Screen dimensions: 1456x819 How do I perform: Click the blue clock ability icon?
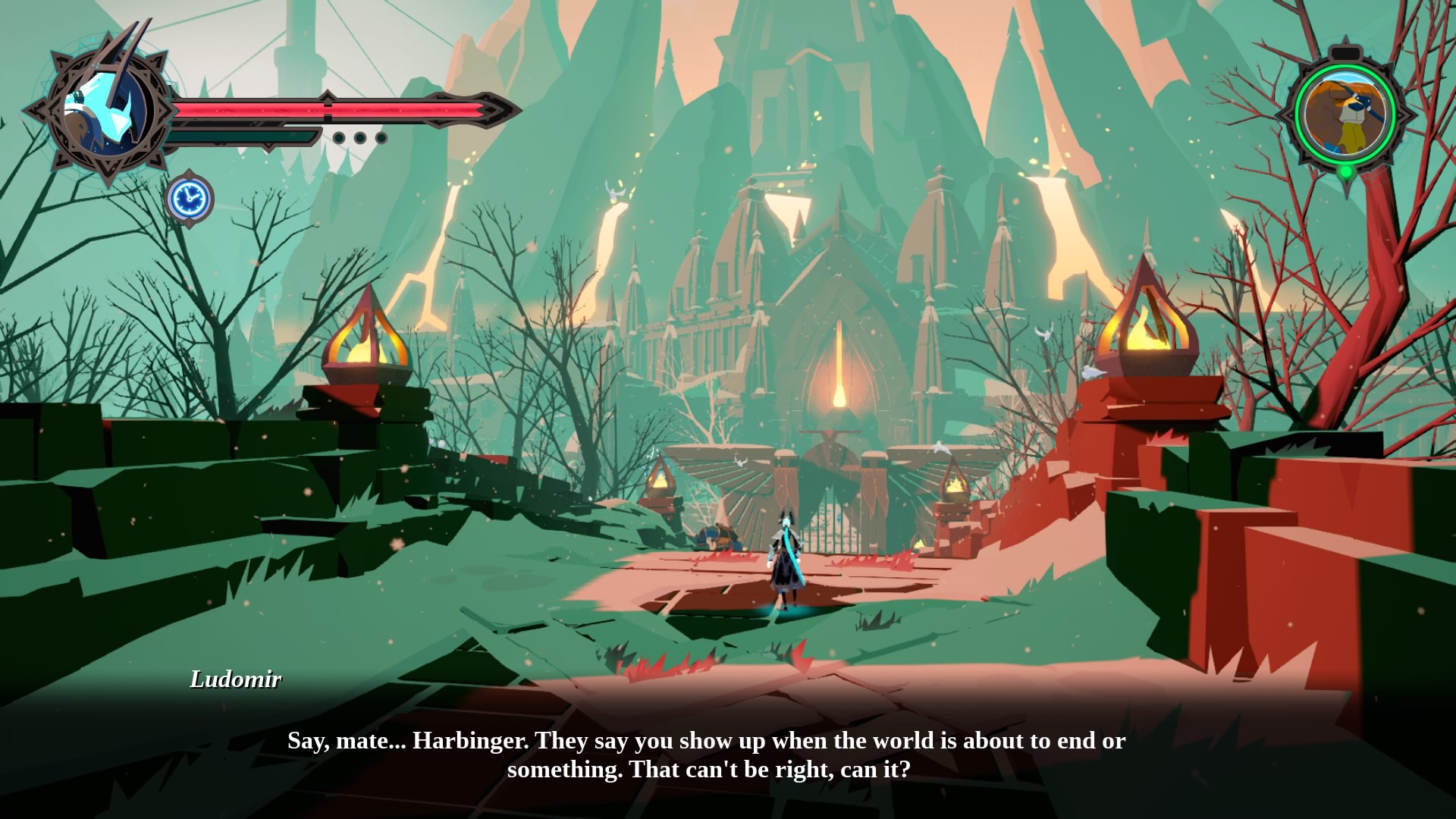[x=190, y=199]
